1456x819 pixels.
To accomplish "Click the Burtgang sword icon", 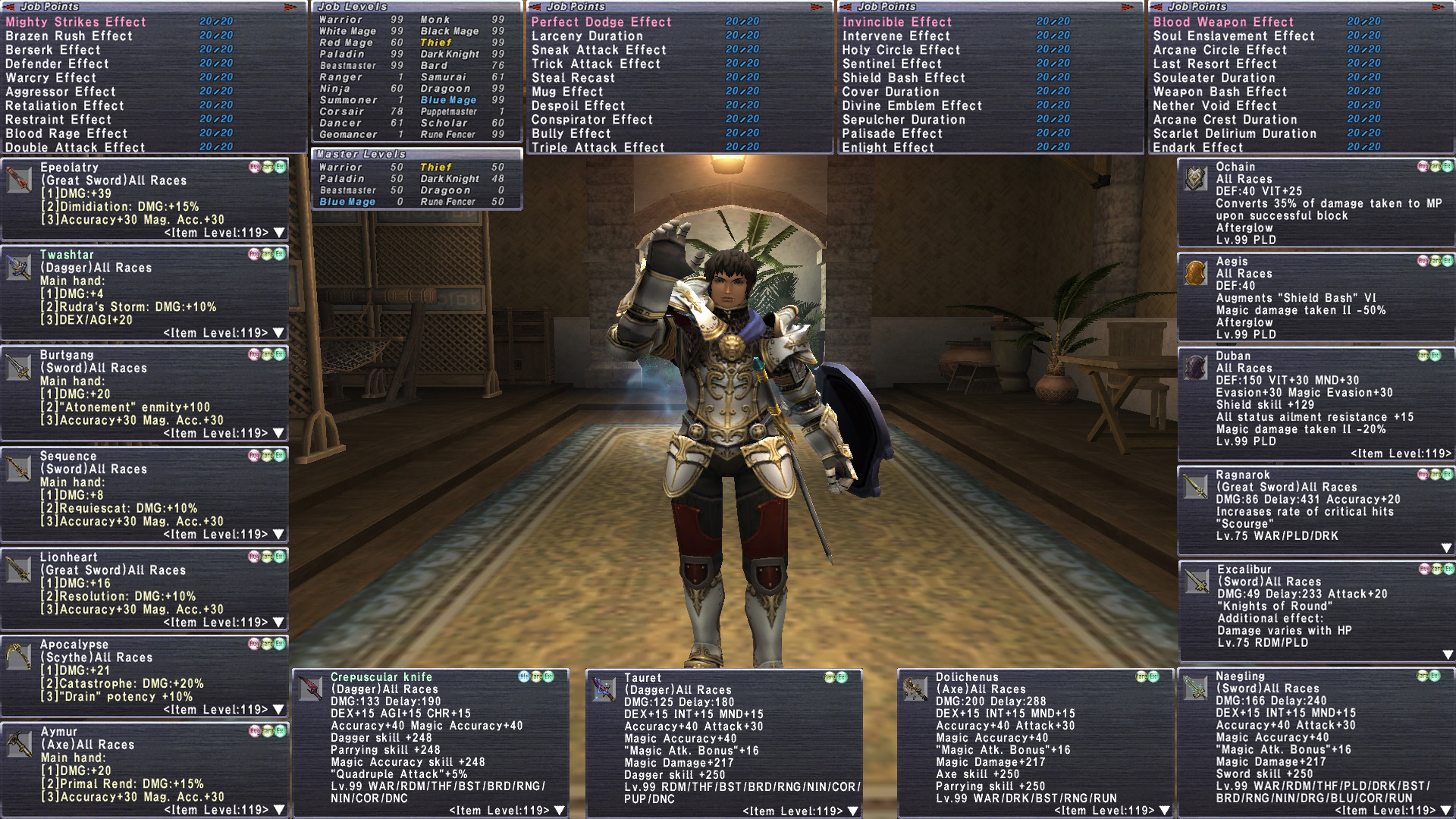I will (19, 368).
